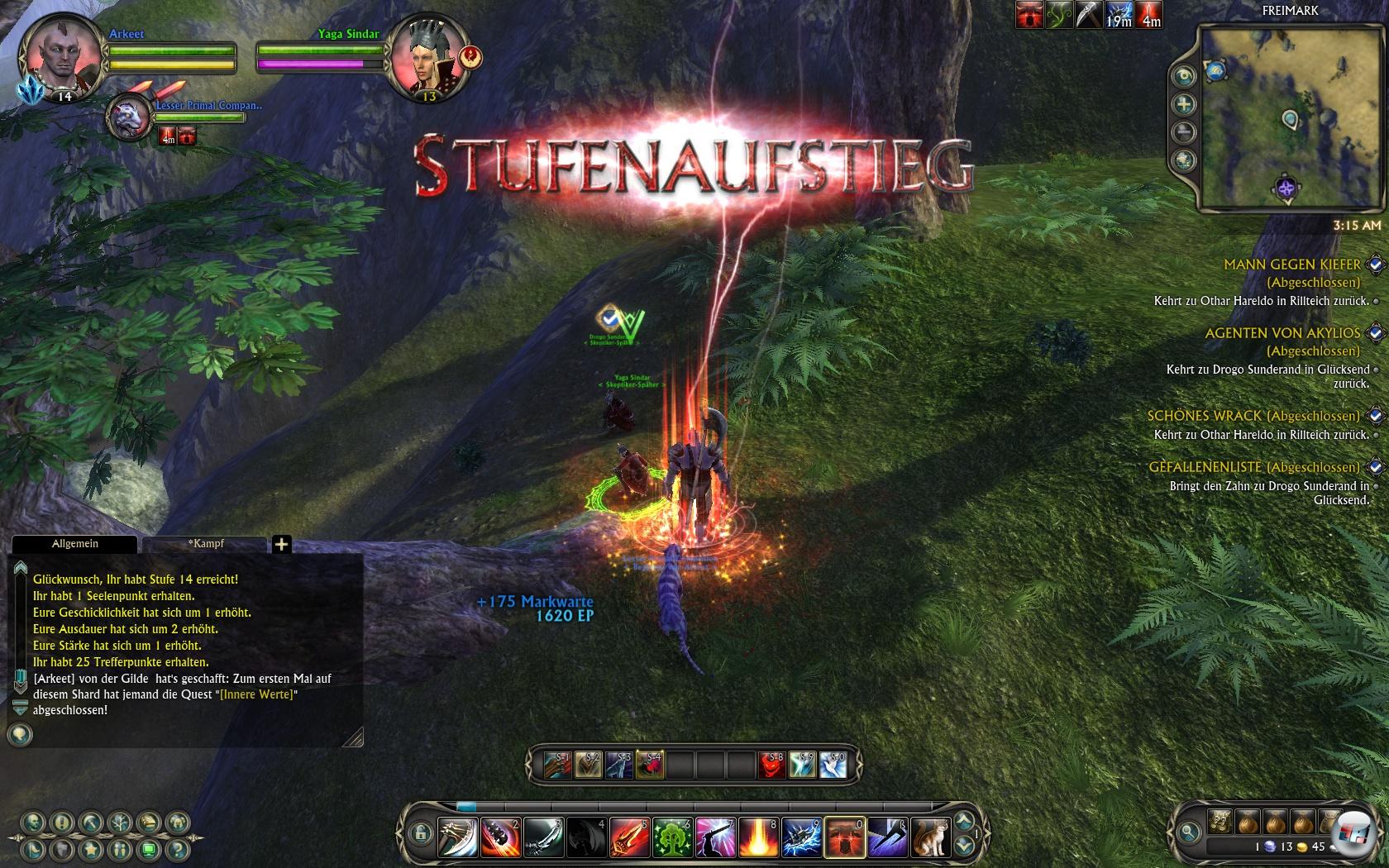Click Yaga Sindar's target portrait

click(x=424, y=60)
